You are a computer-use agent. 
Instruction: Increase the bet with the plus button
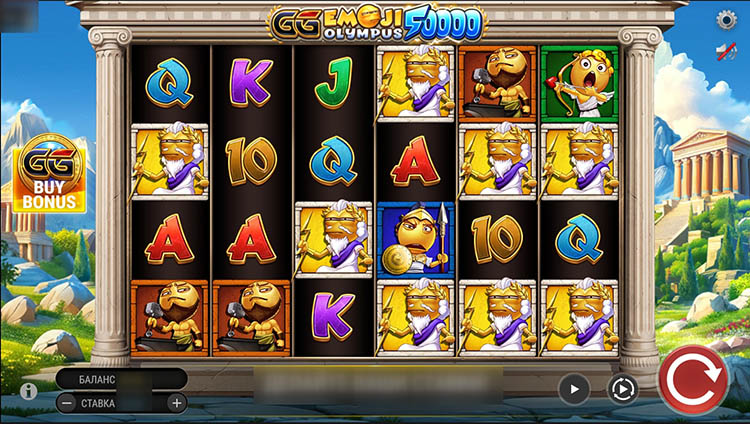(x=176, y=403)
